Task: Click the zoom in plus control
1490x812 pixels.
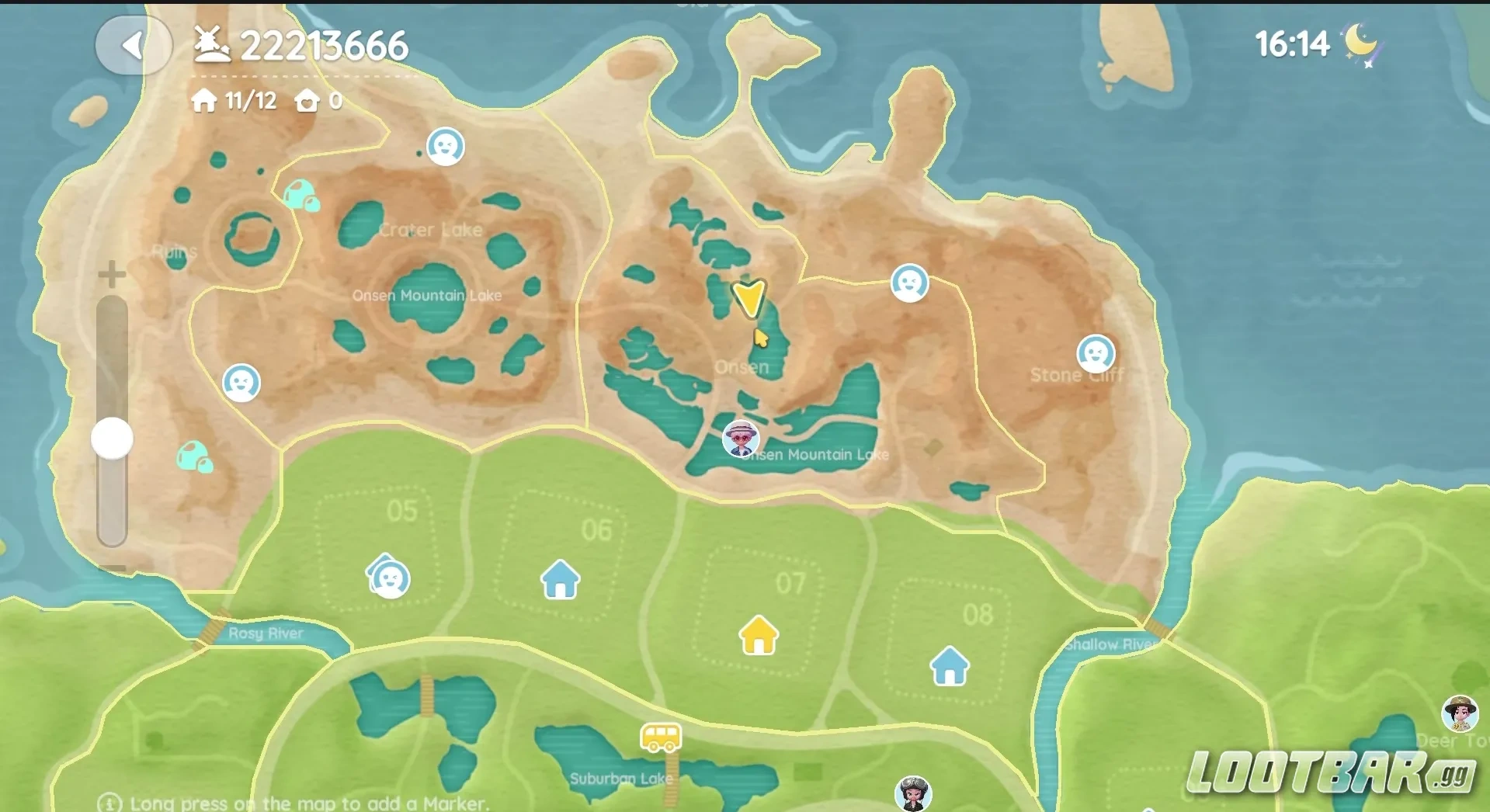Action: pos(110,273)
